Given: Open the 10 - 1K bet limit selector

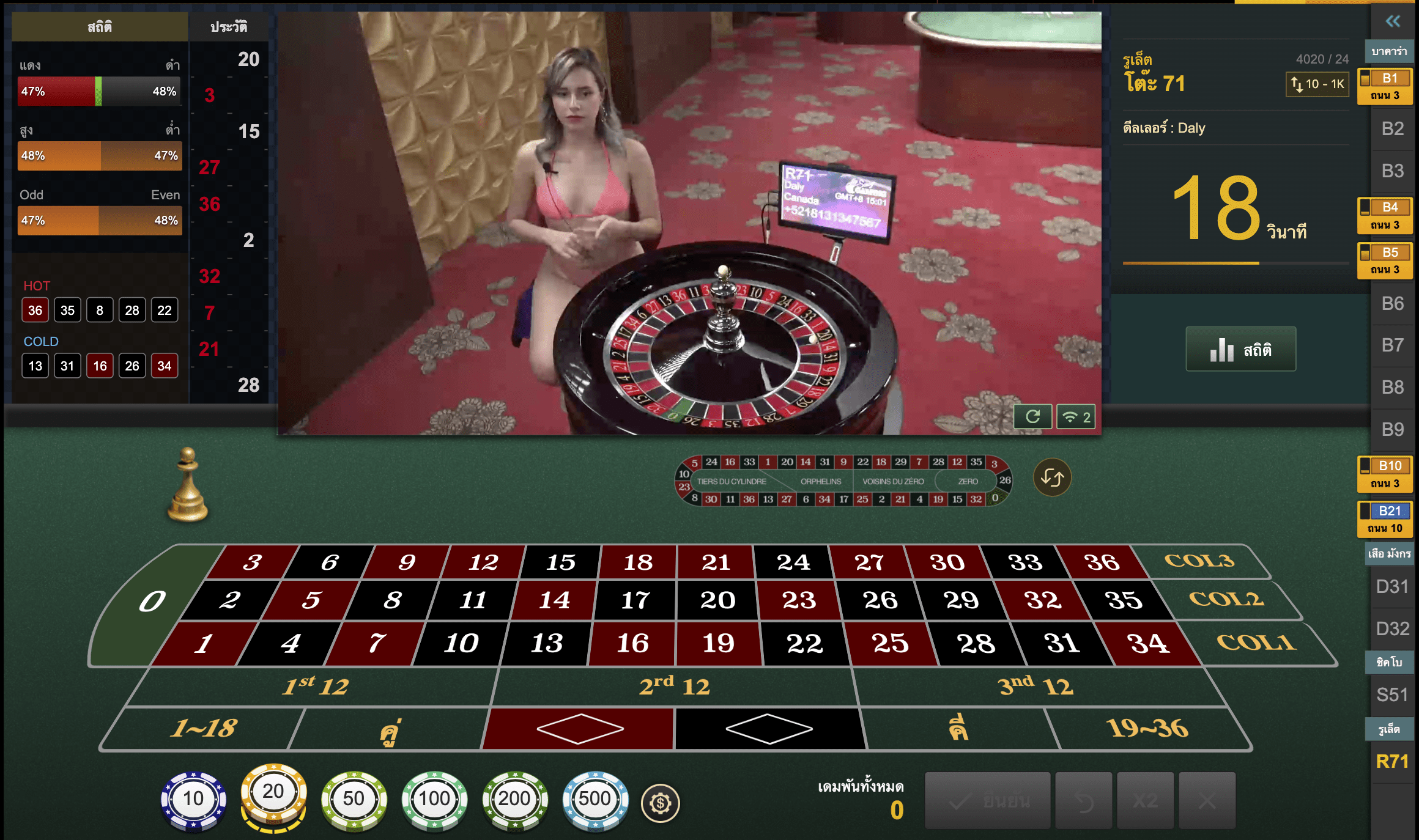Looking at the screenshot, I should coord(1316,84).
